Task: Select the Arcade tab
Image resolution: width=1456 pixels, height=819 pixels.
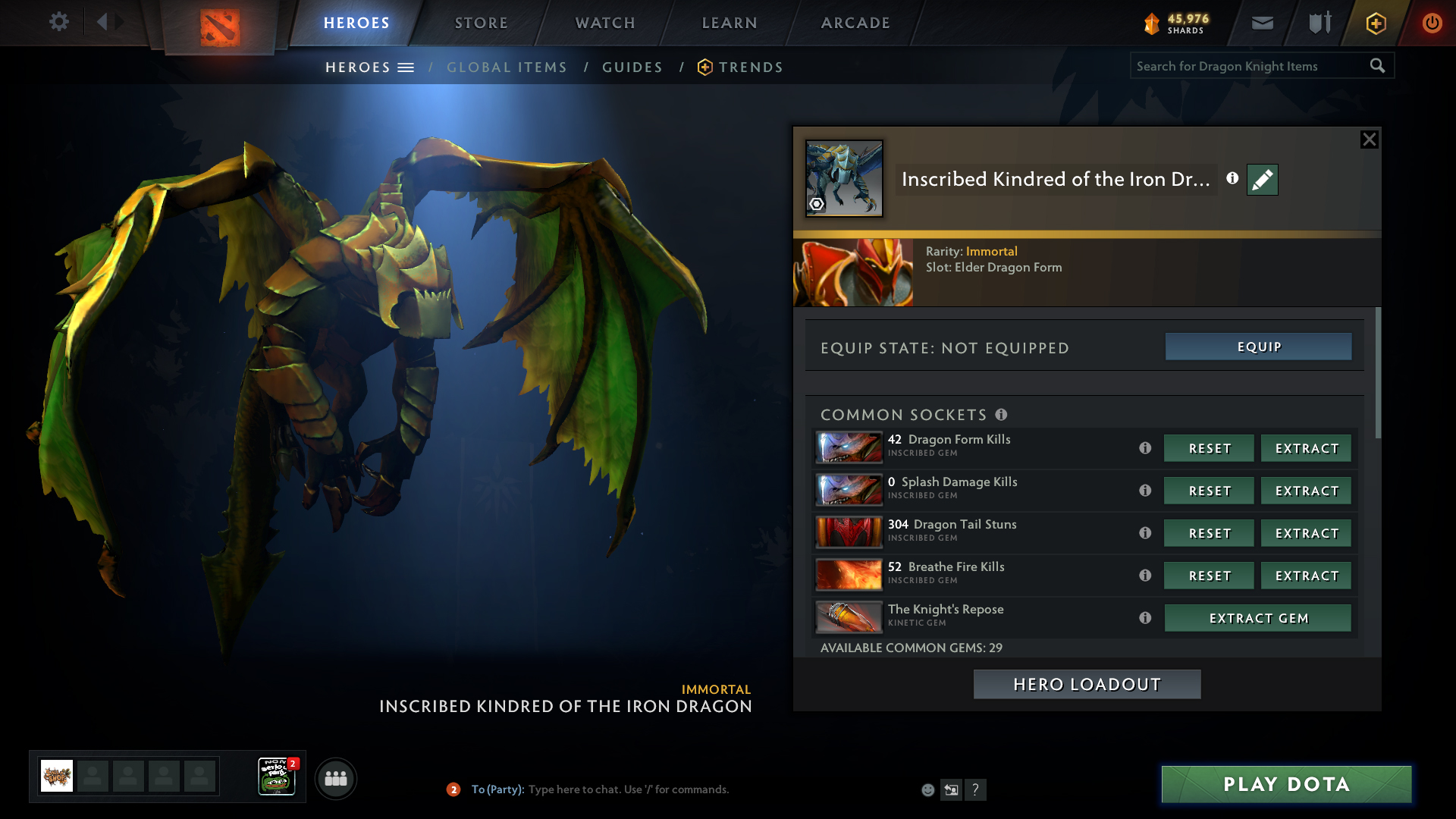Action: (x=855, y=23)
